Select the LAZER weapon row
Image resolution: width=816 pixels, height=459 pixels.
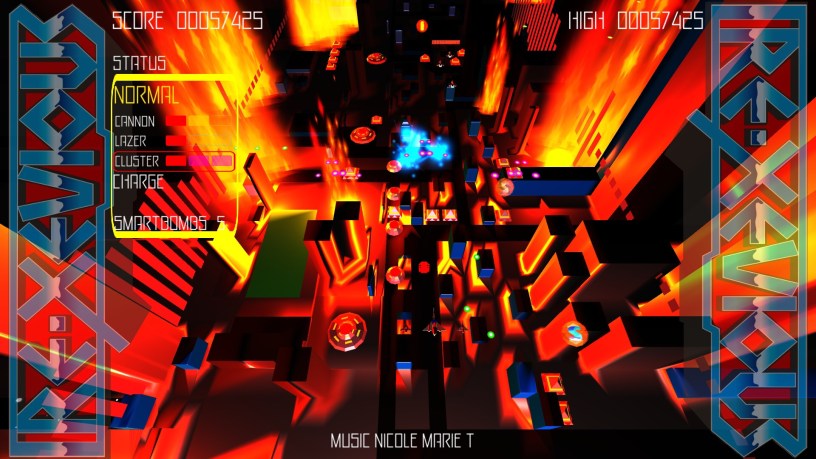click(170, 141)
